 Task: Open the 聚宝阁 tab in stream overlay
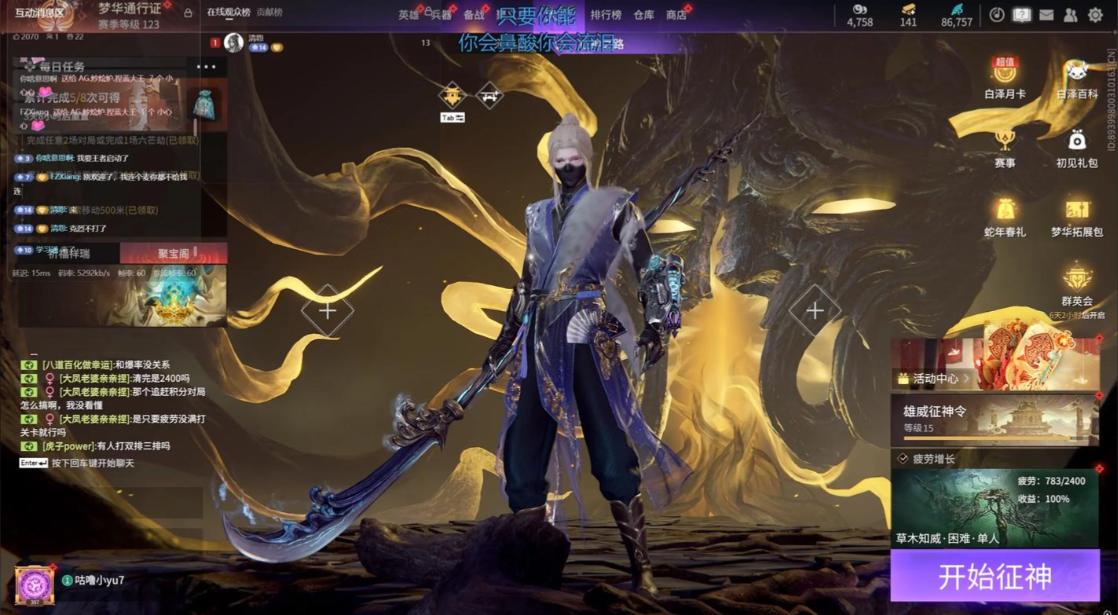coord(173,254)
